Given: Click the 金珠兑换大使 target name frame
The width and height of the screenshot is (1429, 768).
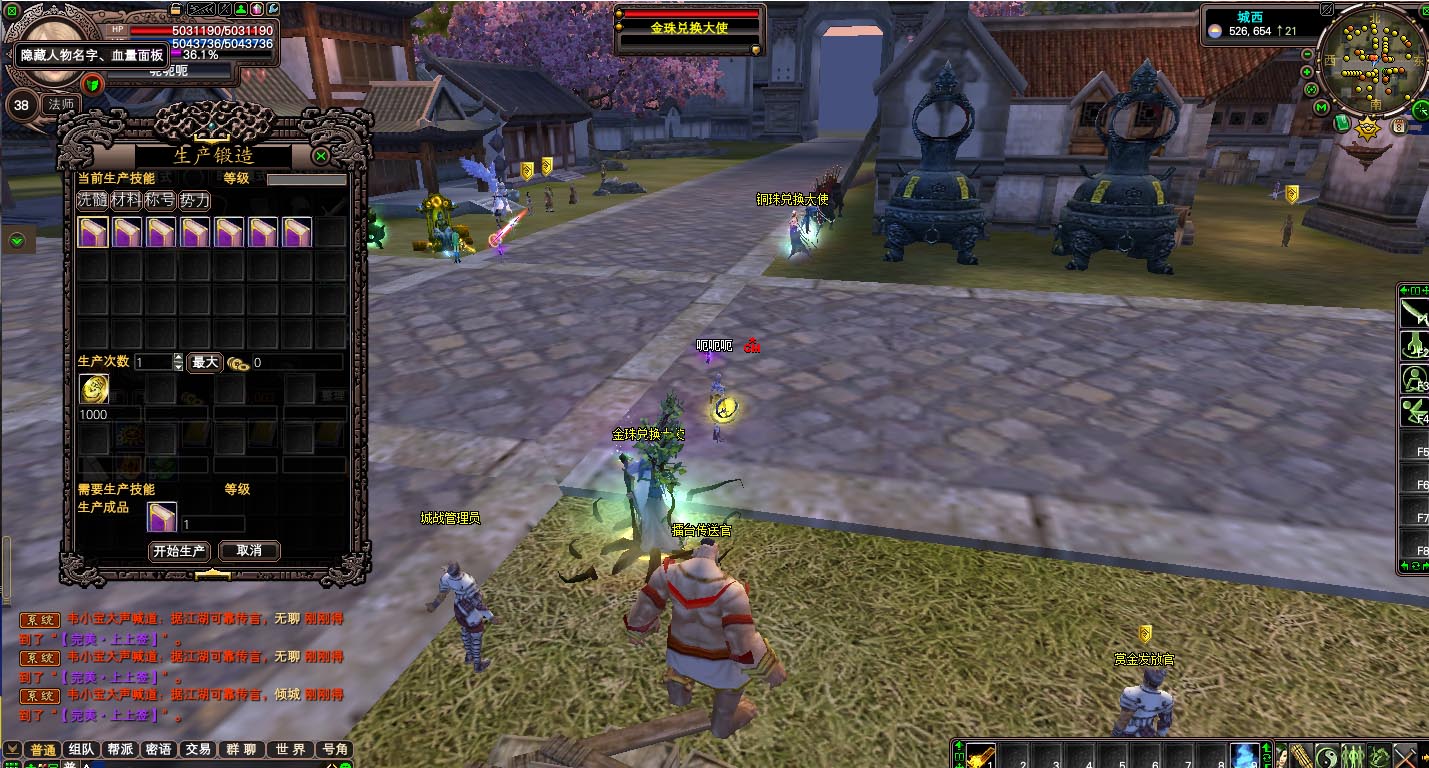Looking at the screenshot, I should pos(689,28).
